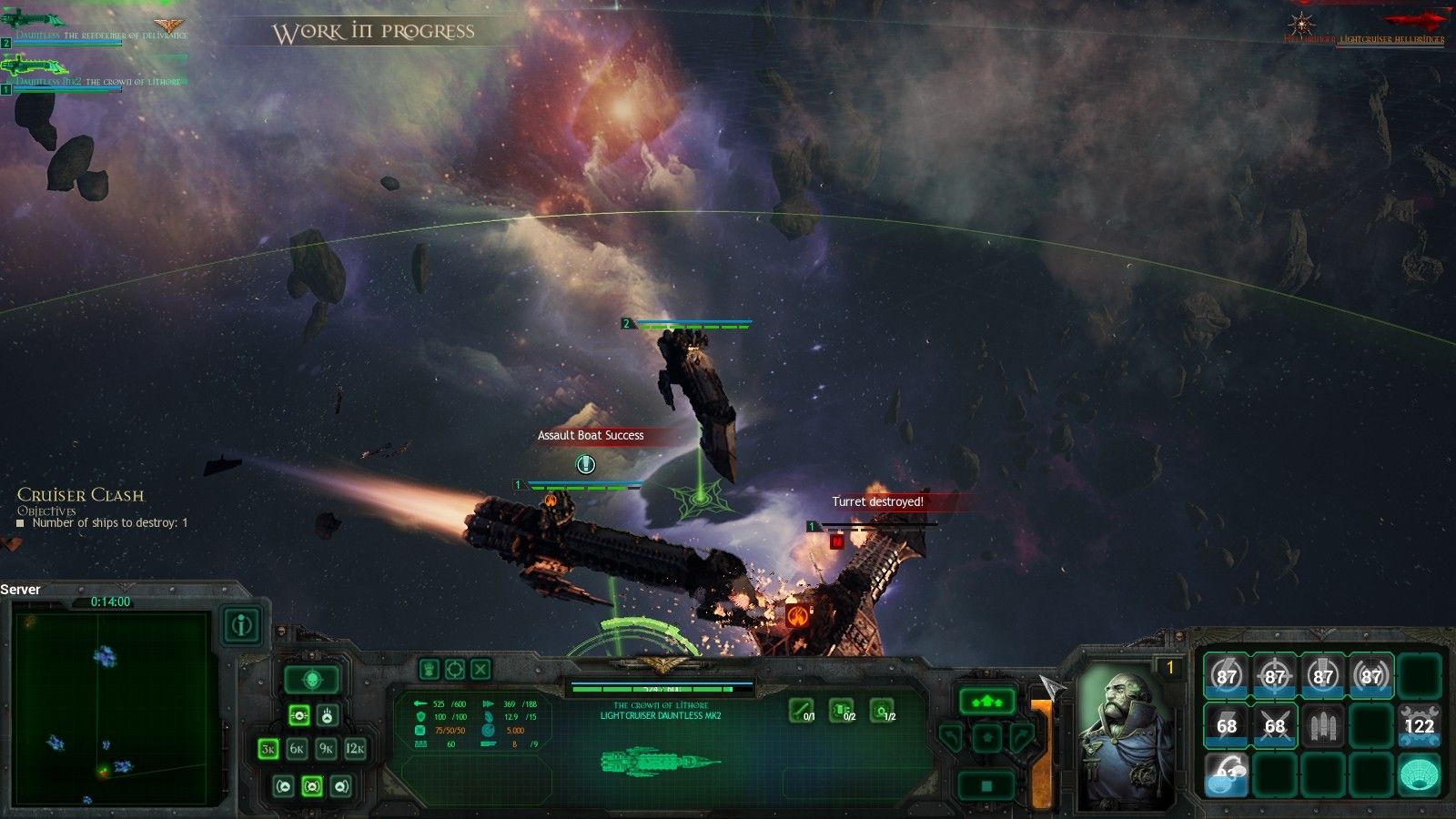1456x819 pixels.
Task: Engage the triple-arrow full speed ahead button
Action: [x=986, y=702]
